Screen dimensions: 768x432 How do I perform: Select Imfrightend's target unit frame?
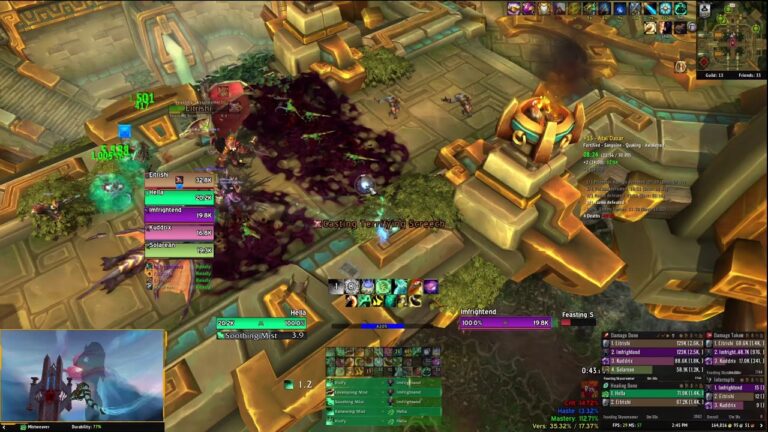(505, 323)
